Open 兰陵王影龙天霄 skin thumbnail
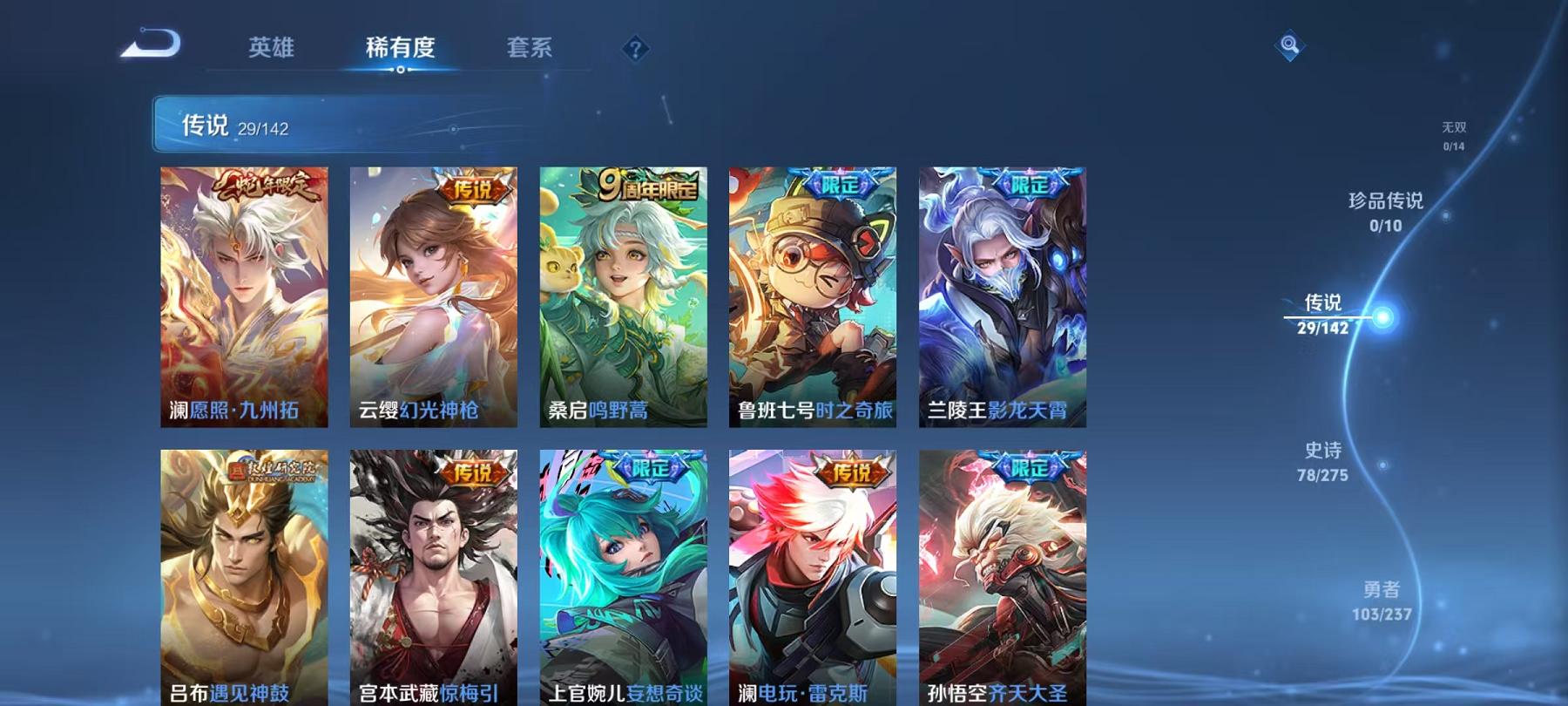This screenshot has width=1568, height=706. (997, 296)
